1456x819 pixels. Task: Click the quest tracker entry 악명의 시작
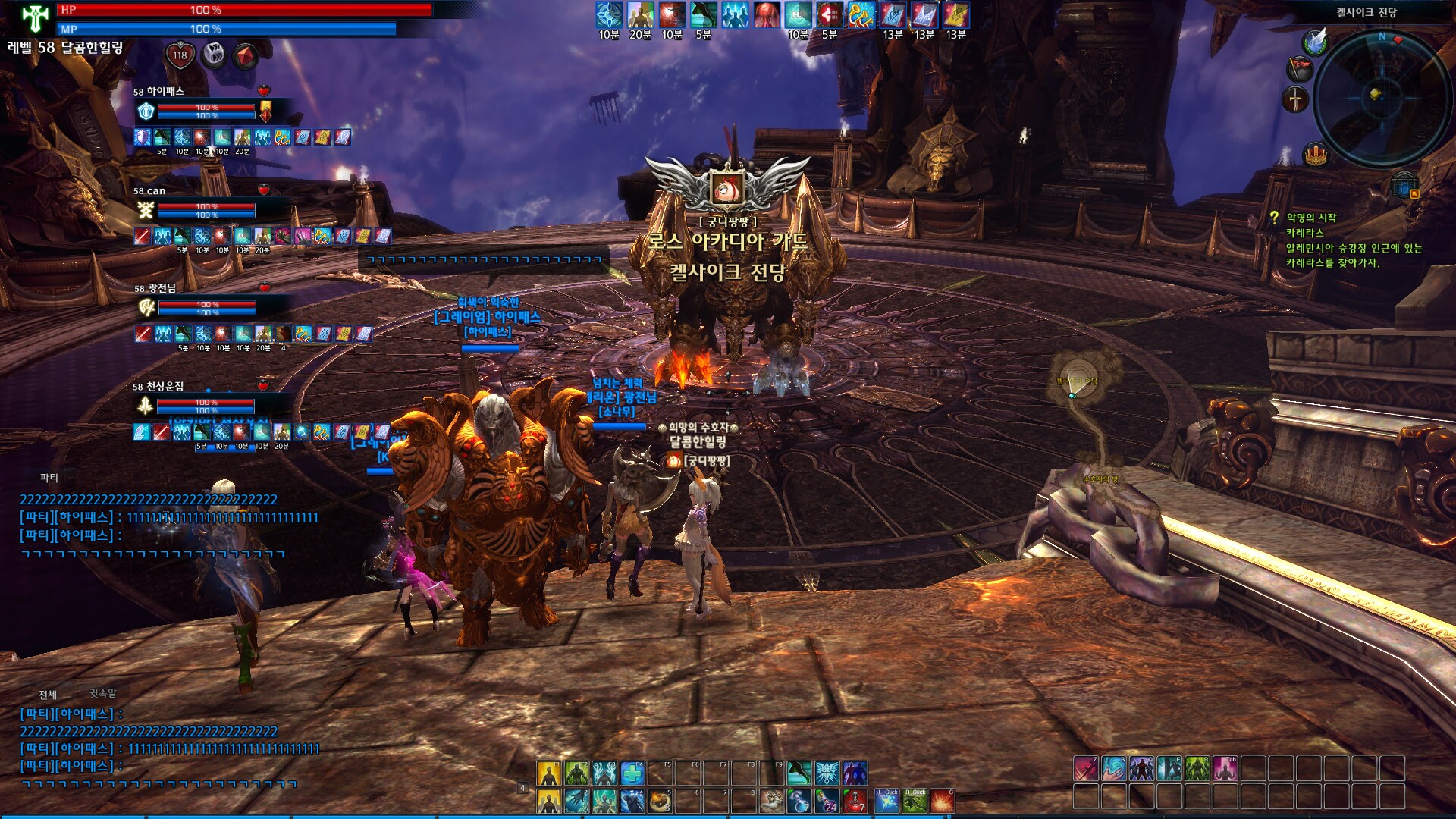(x=1311, y=218)
